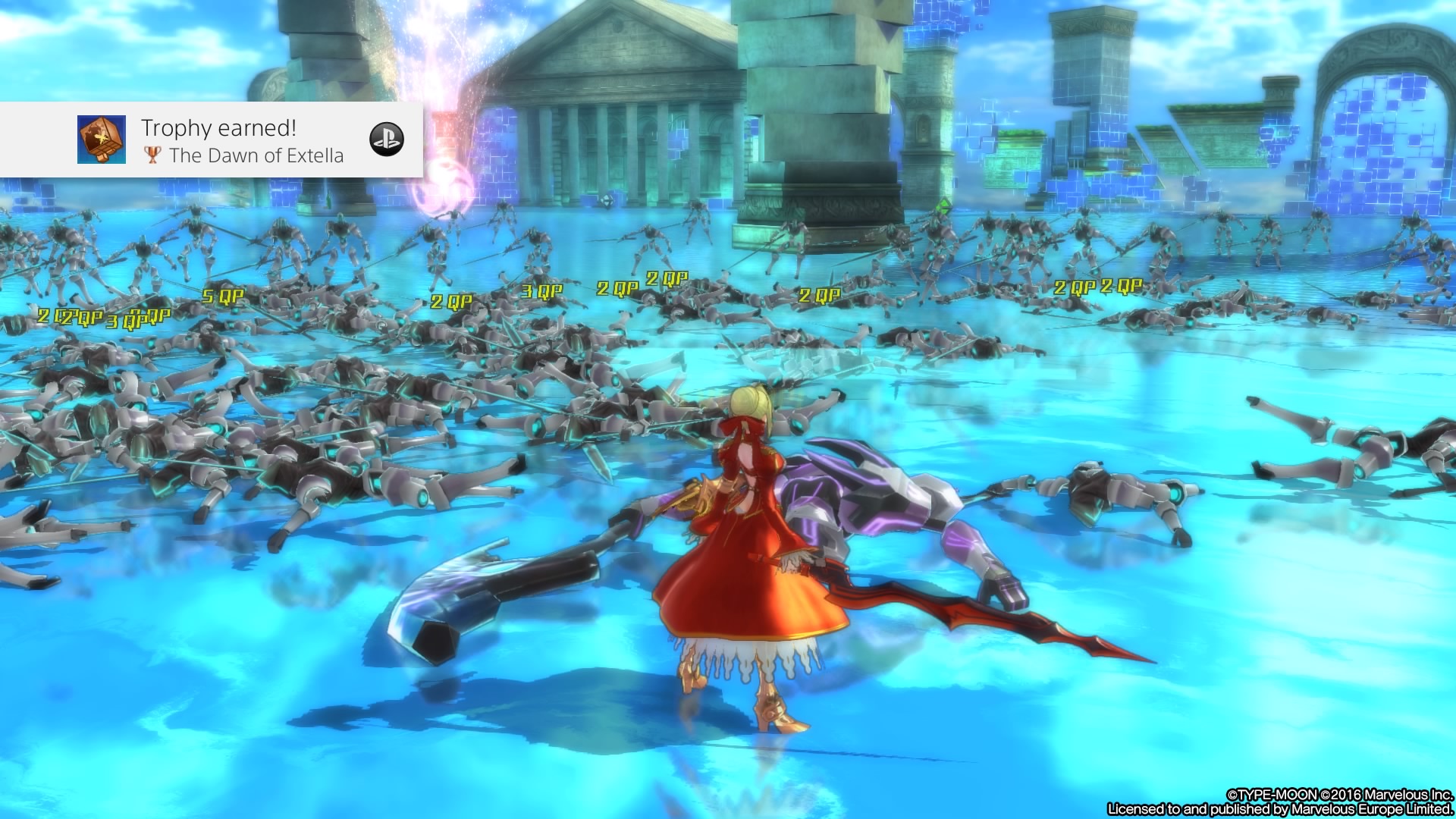Select the PlayStation logo on the notification
The image size is (1456, 819).
pos(386,140)
